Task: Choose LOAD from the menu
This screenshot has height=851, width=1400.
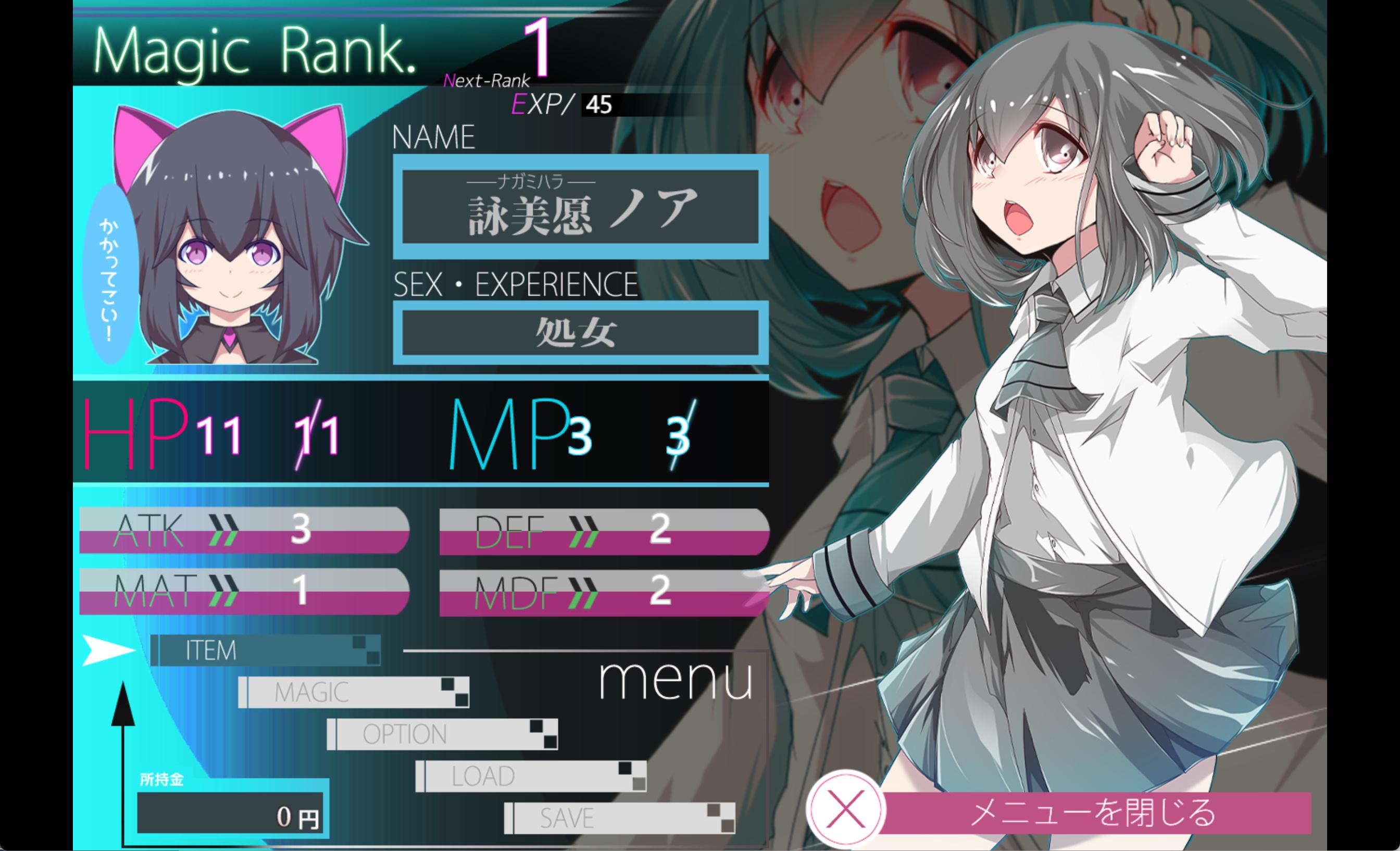Action: pos(531,776)
